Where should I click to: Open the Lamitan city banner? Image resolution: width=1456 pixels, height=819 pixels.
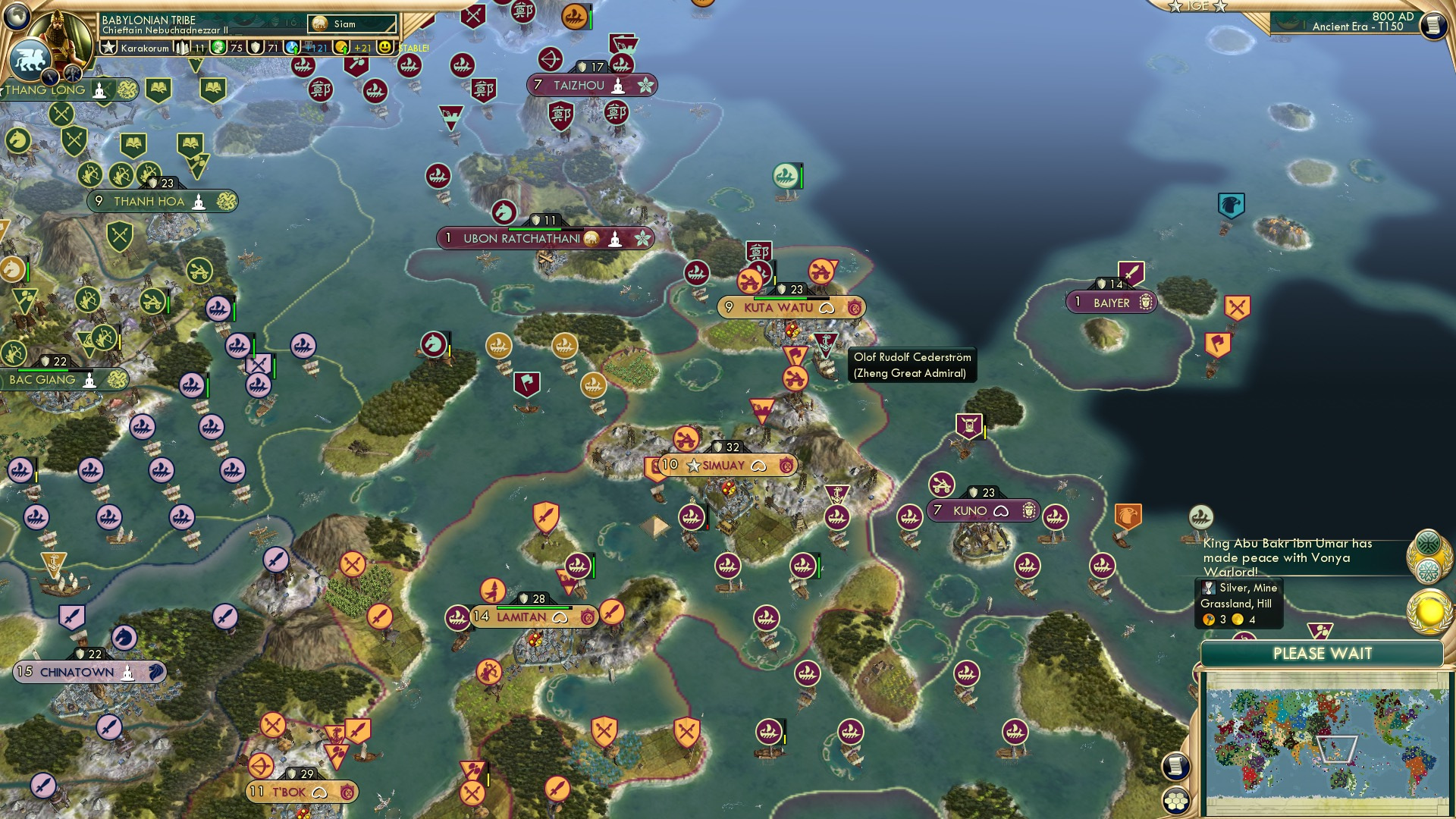point(522,617)
